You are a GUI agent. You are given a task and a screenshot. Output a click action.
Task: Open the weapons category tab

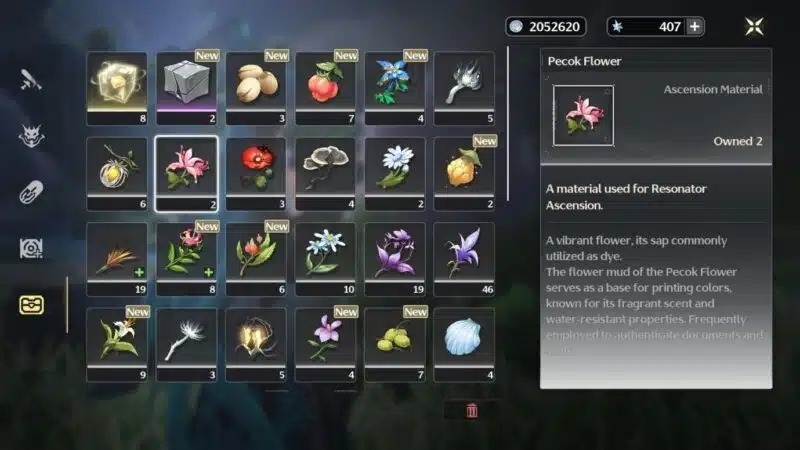[31, 80]
